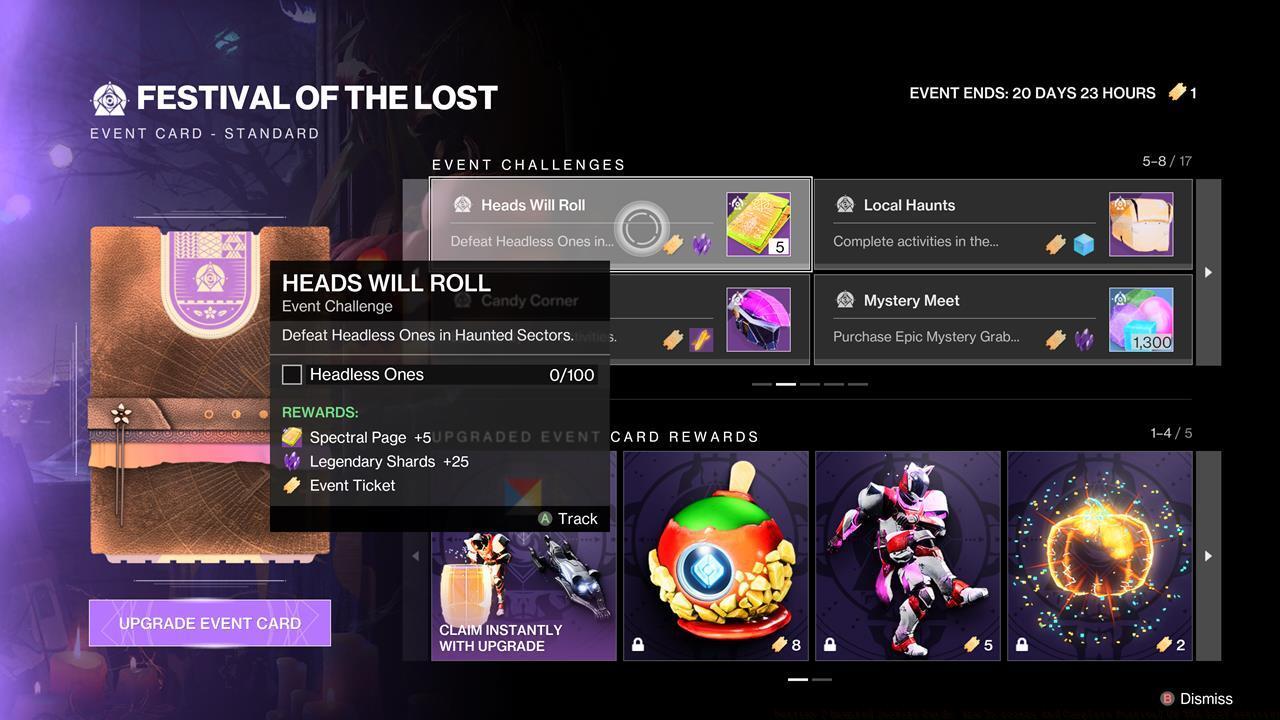Expand more challenges with the right arrow
1280x720 pixels.
click(x=1208, y=271)
